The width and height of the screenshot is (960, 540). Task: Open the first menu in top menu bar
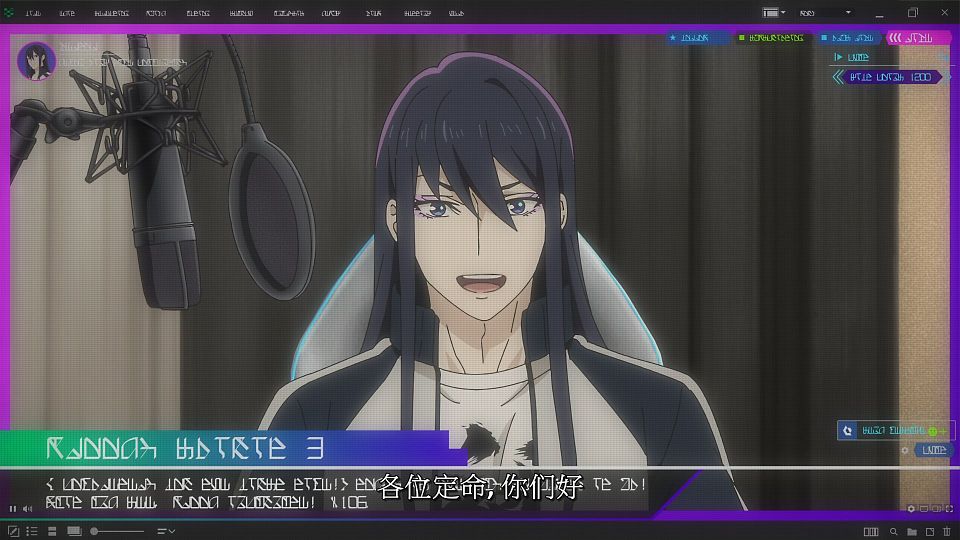click(x=33, y=13)
